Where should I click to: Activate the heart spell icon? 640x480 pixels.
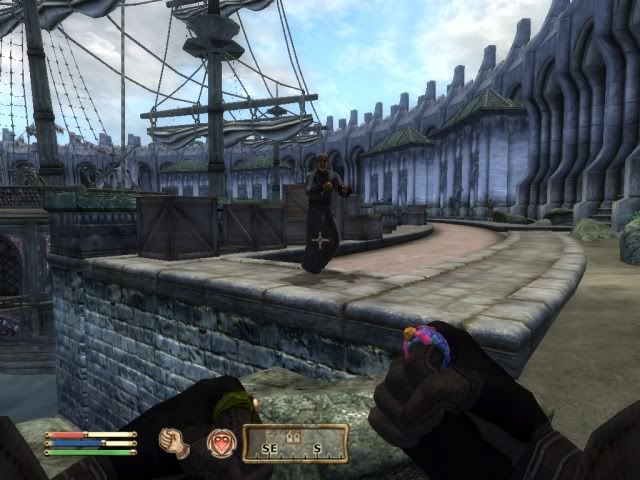[221, 443]
